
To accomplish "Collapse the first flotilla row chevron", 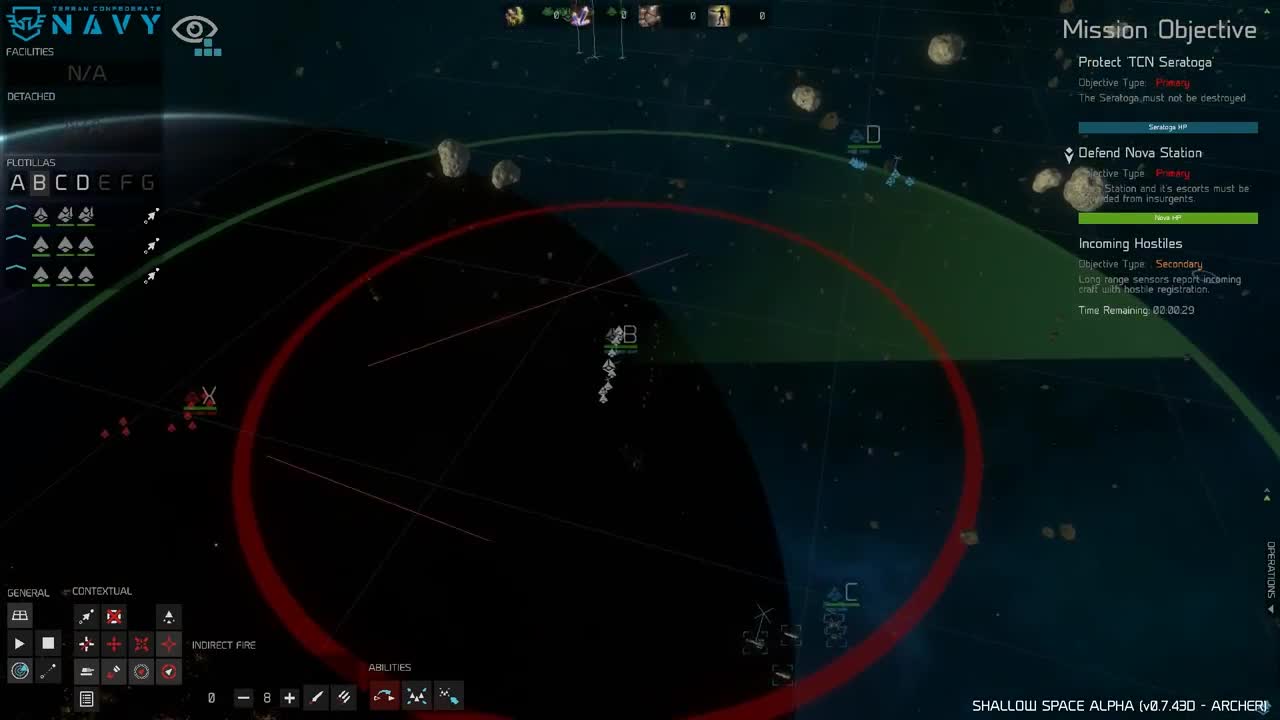I will click(x=14, y=207).
